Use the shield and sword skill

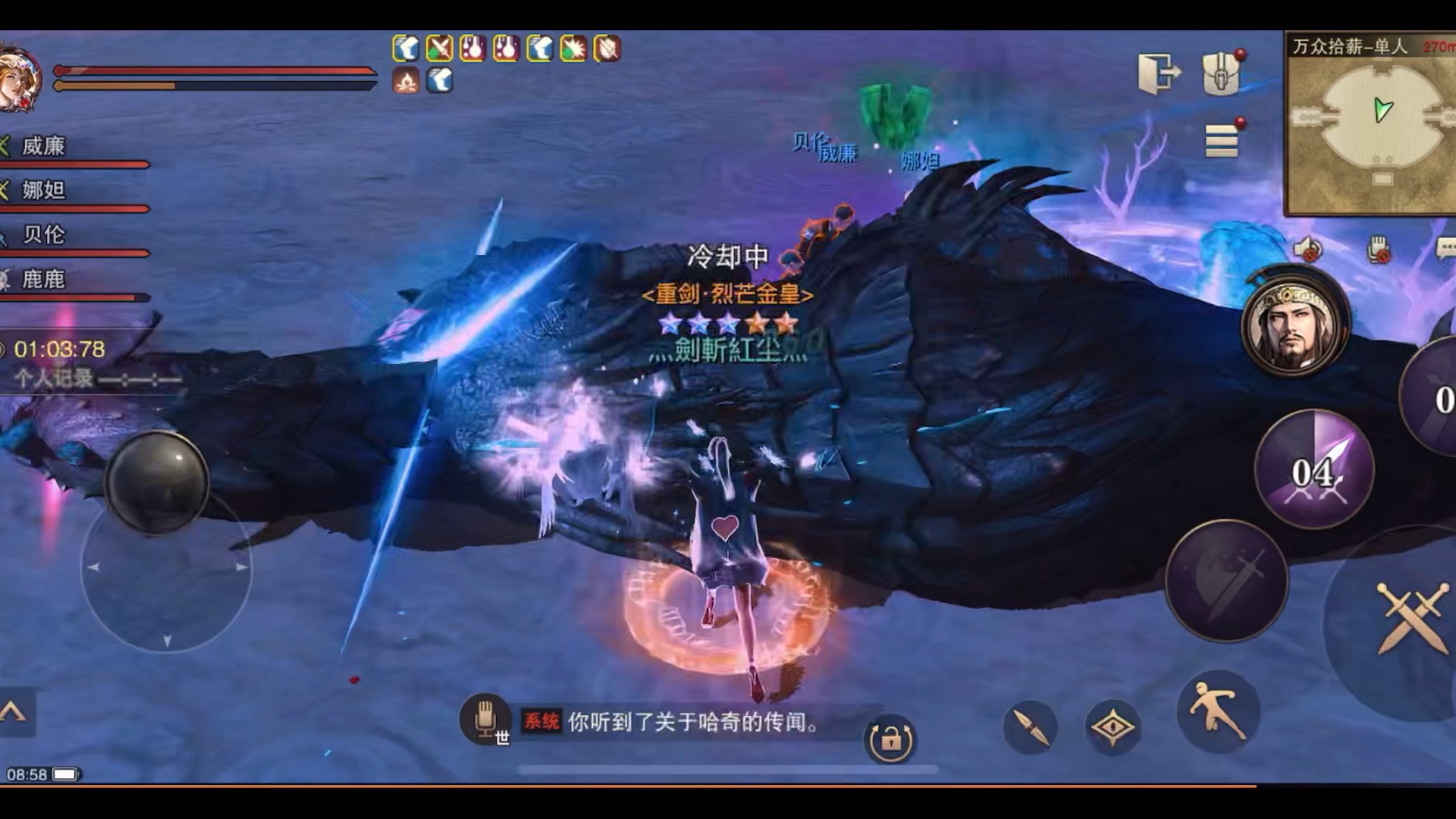click(x=1226, y=581)
